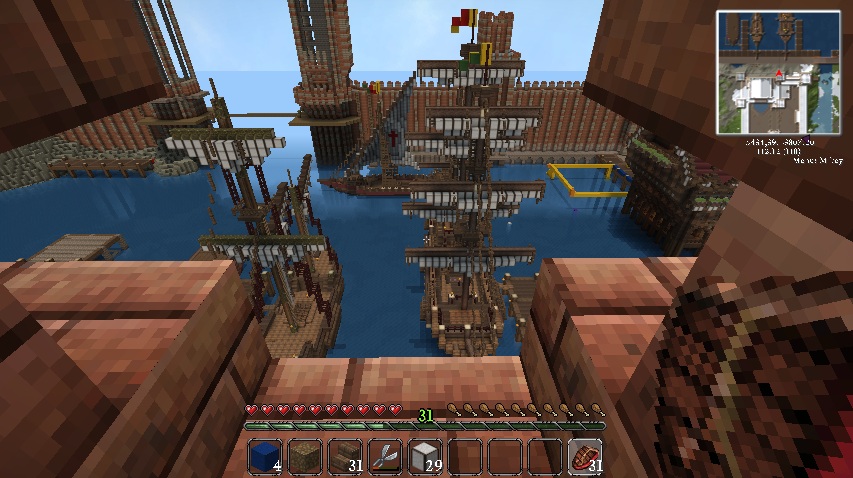This screenshot has height=478, width=853.
Task: Select the cooked steak hotbar slot
Action: pyautogui.click(x=584, y=456)
